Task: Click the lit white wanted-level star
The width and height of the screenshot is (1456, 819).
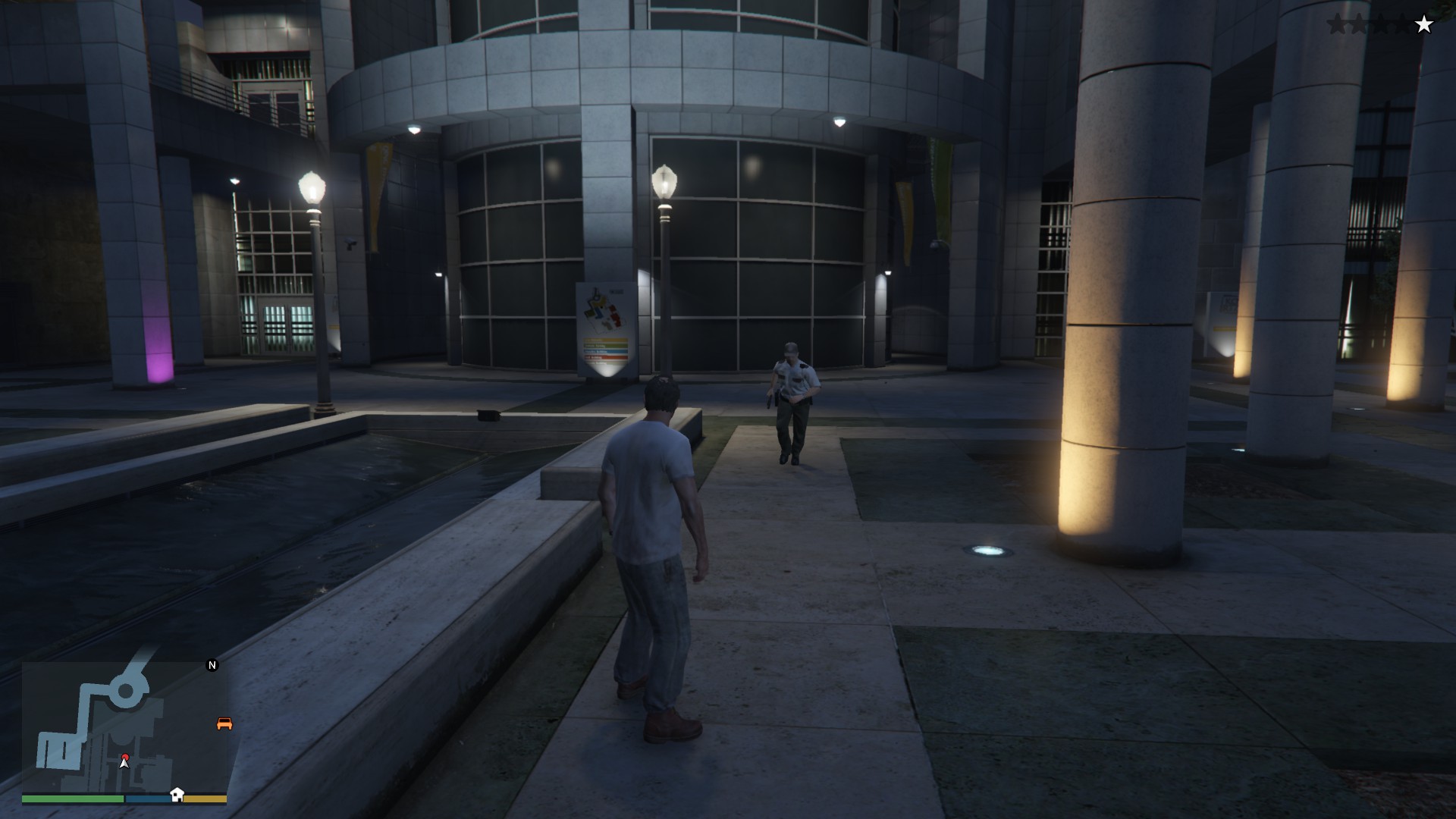Action: click(x=1424, y=25)
